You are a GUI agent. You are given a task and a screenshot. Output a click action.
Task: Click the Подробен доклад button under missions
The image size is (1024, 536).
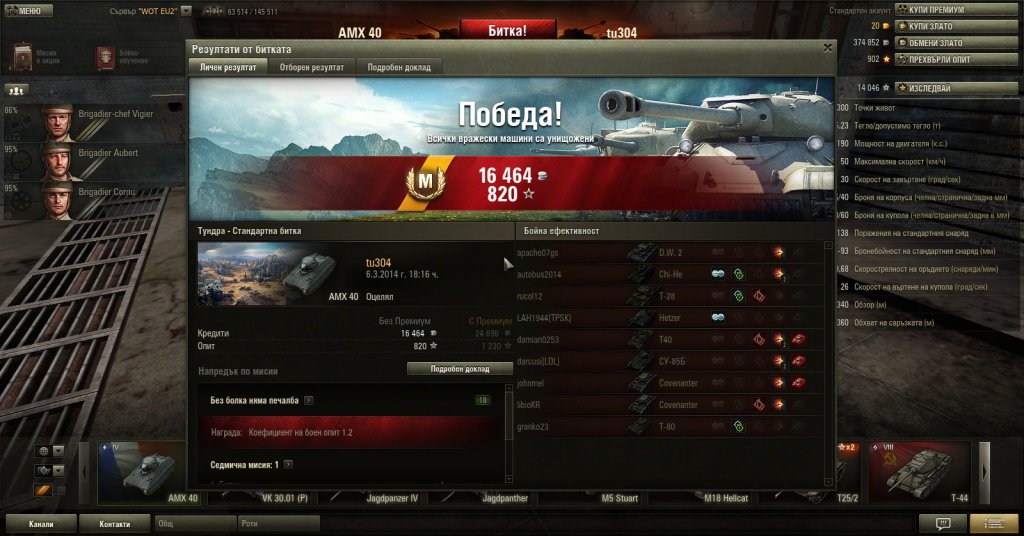pos(460,369)
